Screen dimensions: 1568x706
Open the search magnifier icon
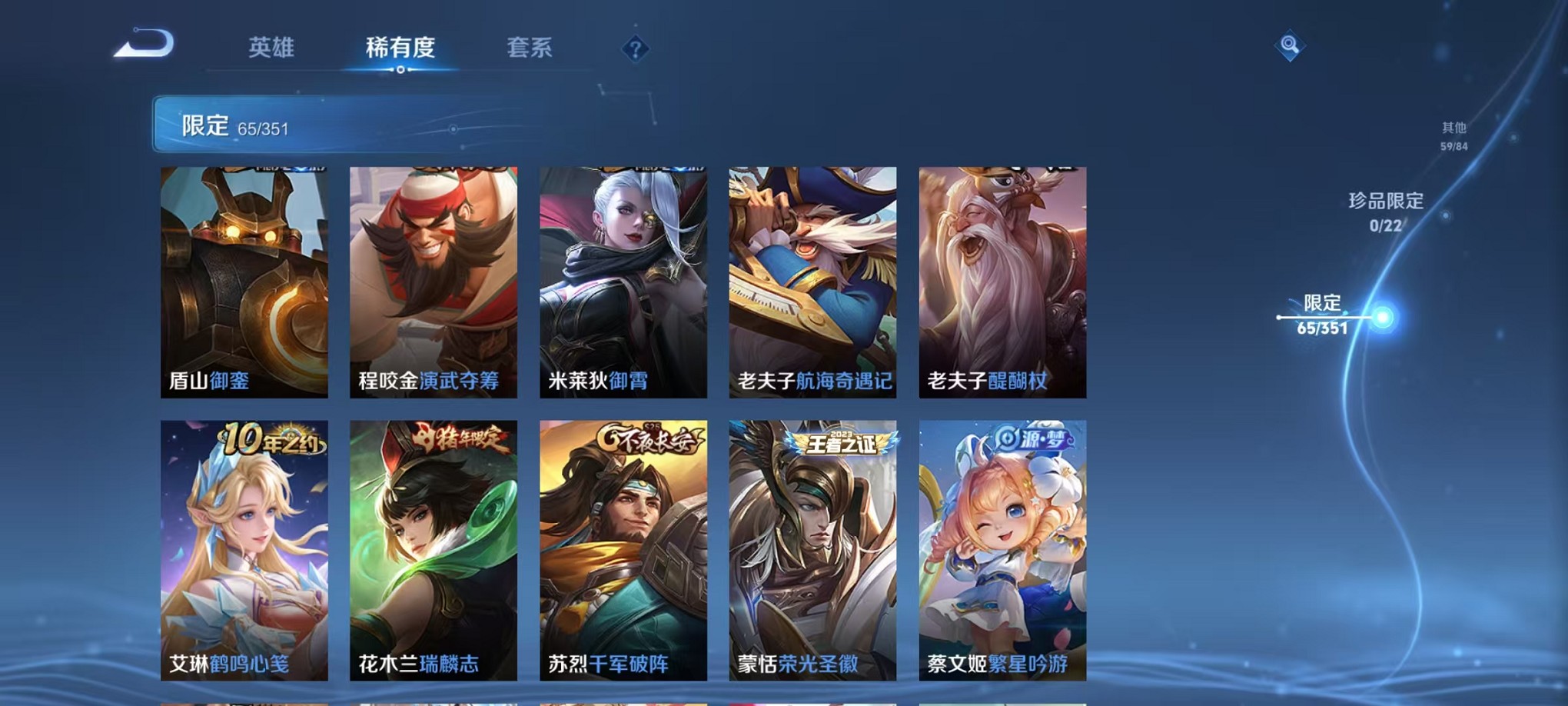pyautogui.click(x=1291, y=45)
